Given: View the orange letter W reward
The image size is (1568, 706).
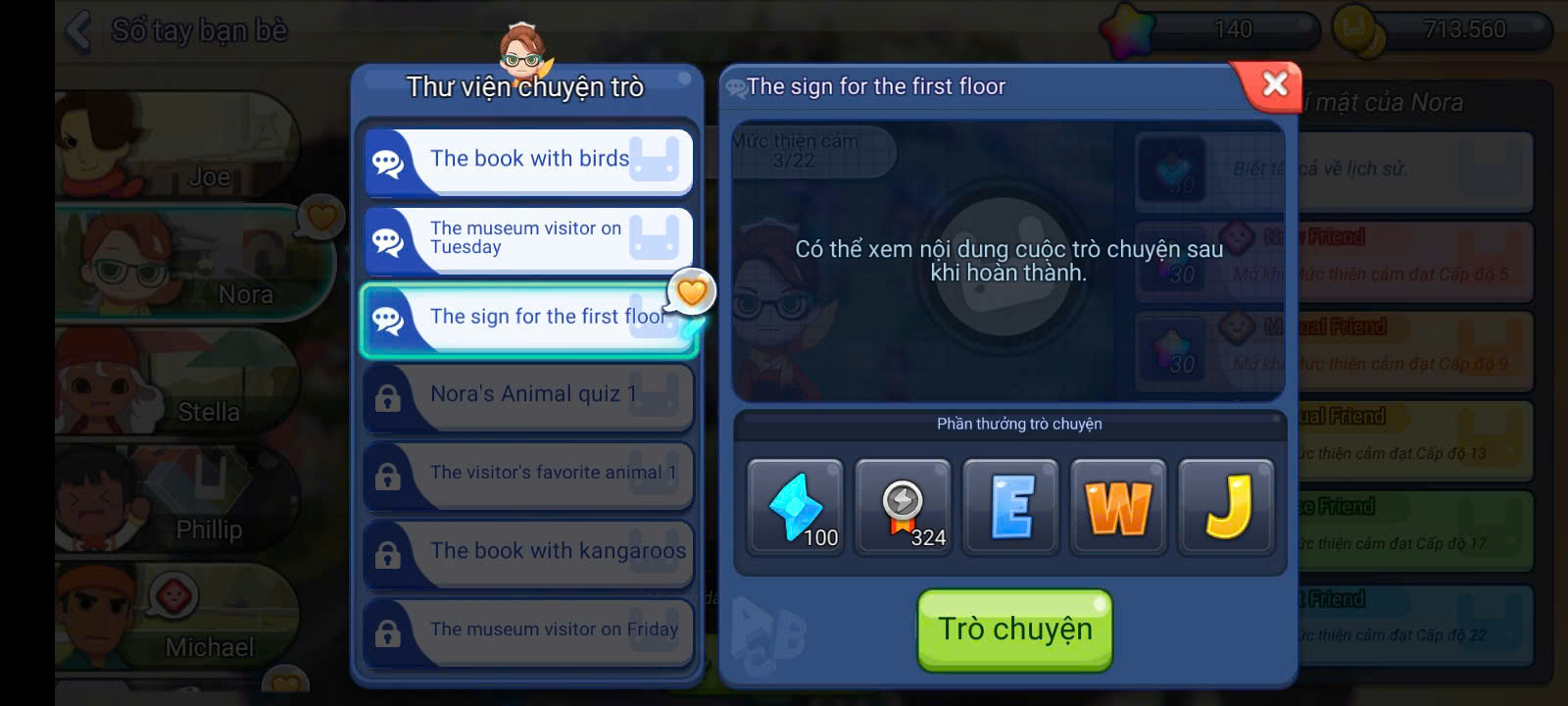Looking at the screenshot, I should [x=1118, y=508].
